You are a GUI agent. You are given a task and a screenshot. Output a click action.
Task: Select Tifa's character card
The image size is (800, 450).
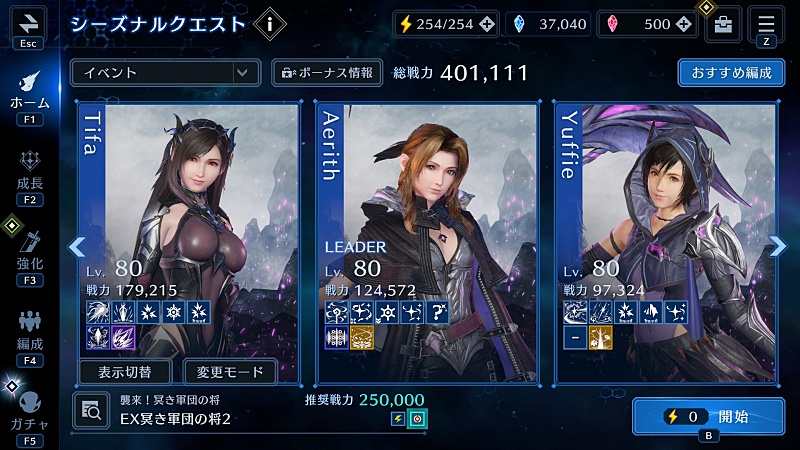(x=188, y=220)
